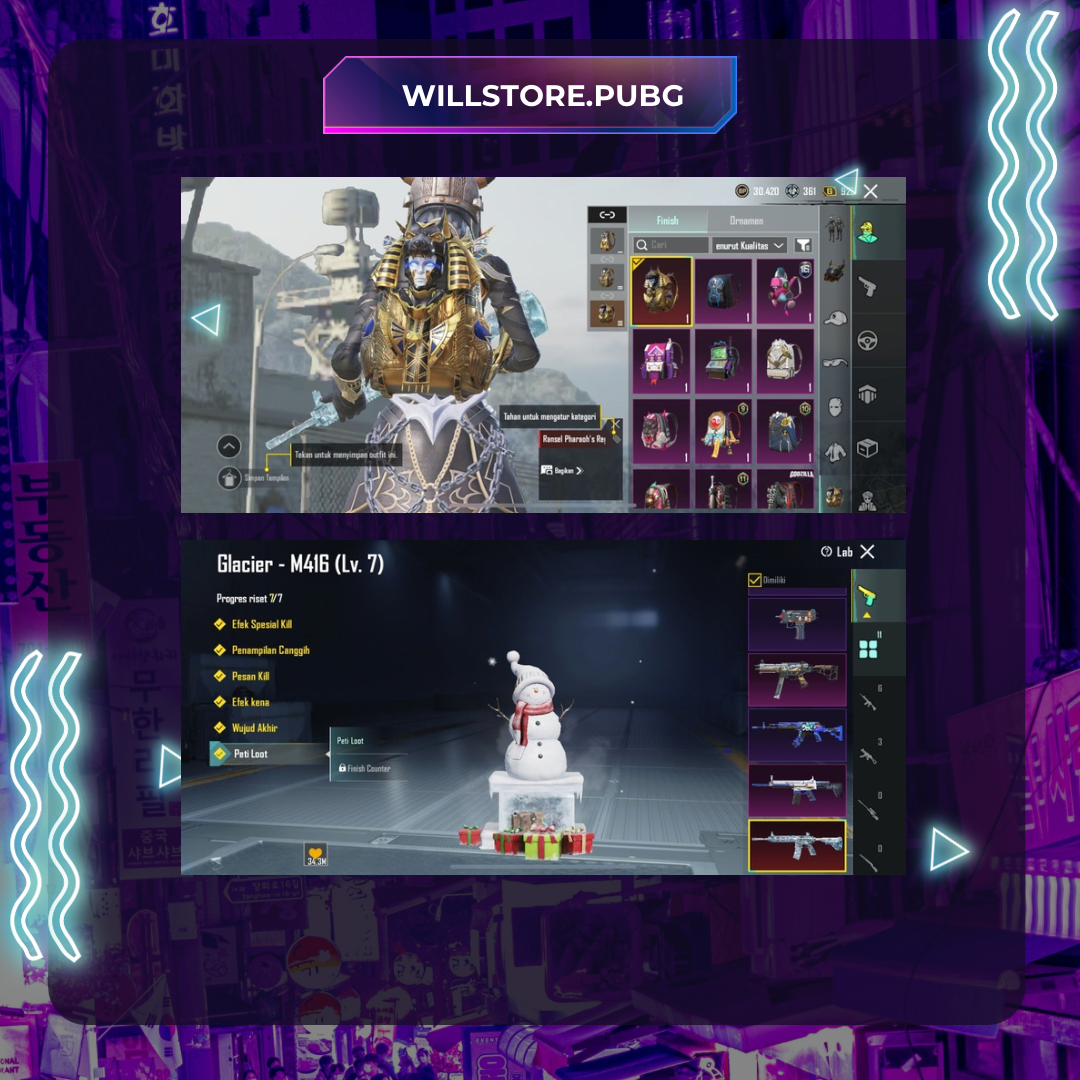
Task: Open the funnel filter button
Action: pyautogui.click(x=803, y=245)
